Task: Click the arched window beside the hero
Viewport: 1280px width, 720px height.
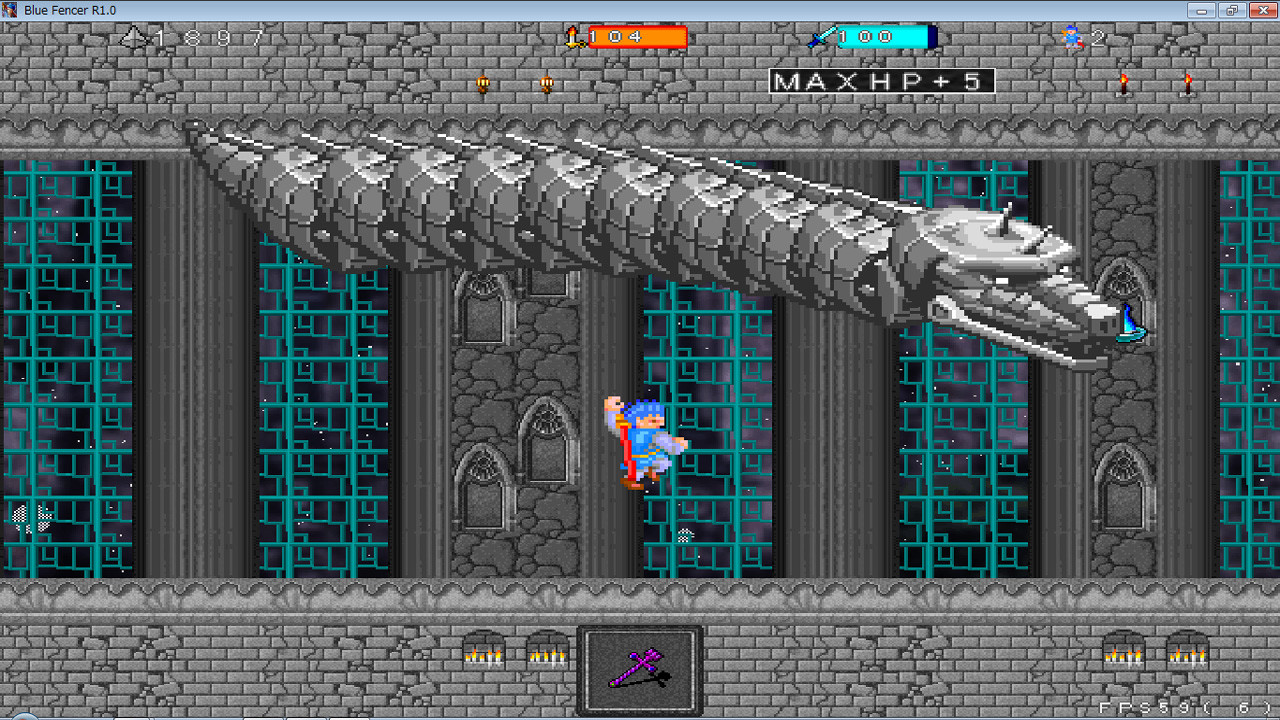Action: (x=545, y=440)
